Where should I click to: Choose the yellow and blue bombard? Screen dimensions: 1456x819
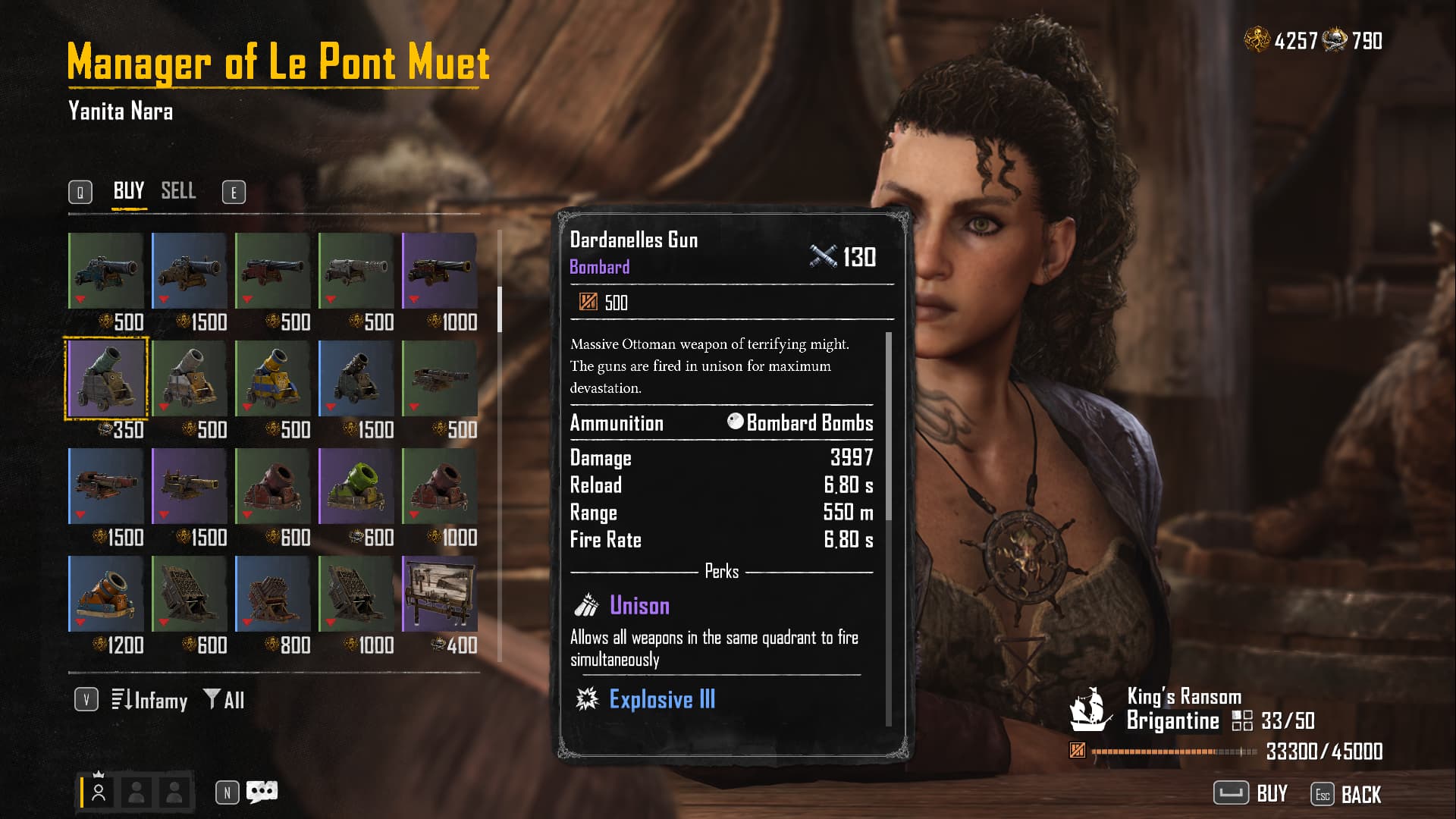click(x=273, y=378)
